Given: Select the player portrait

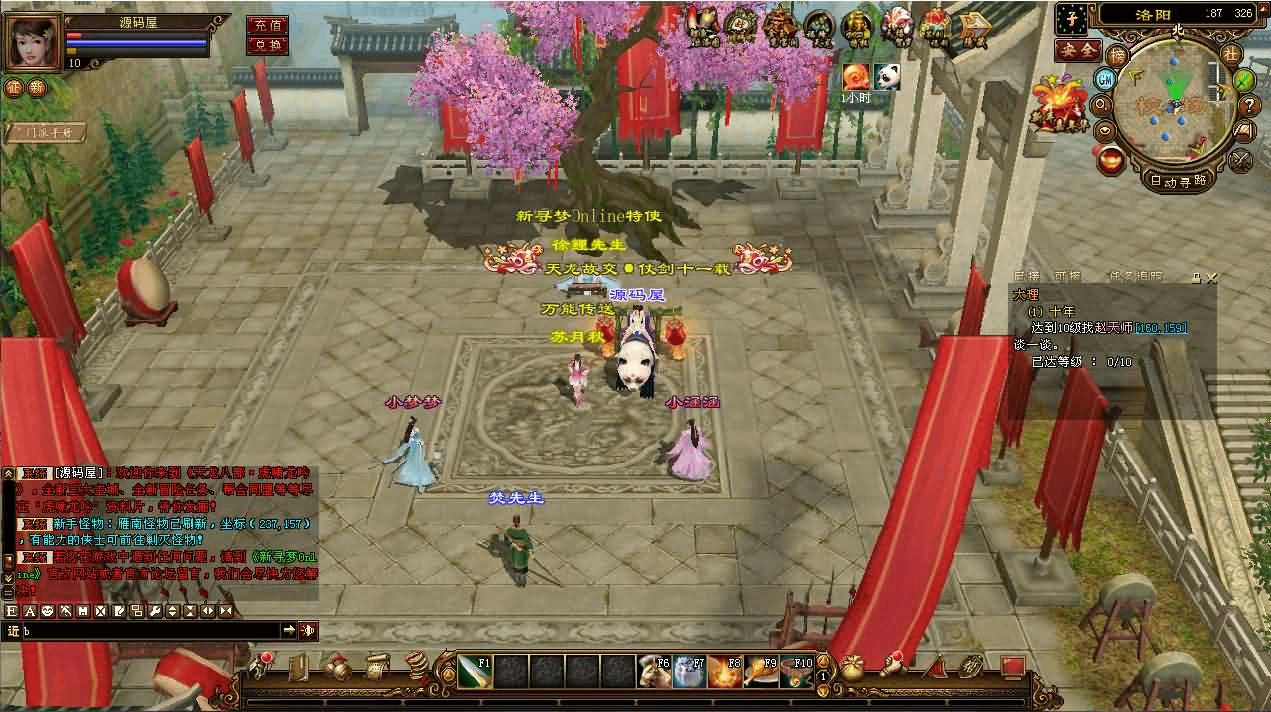Looking at the screenshot, I should tap(33, 40).
